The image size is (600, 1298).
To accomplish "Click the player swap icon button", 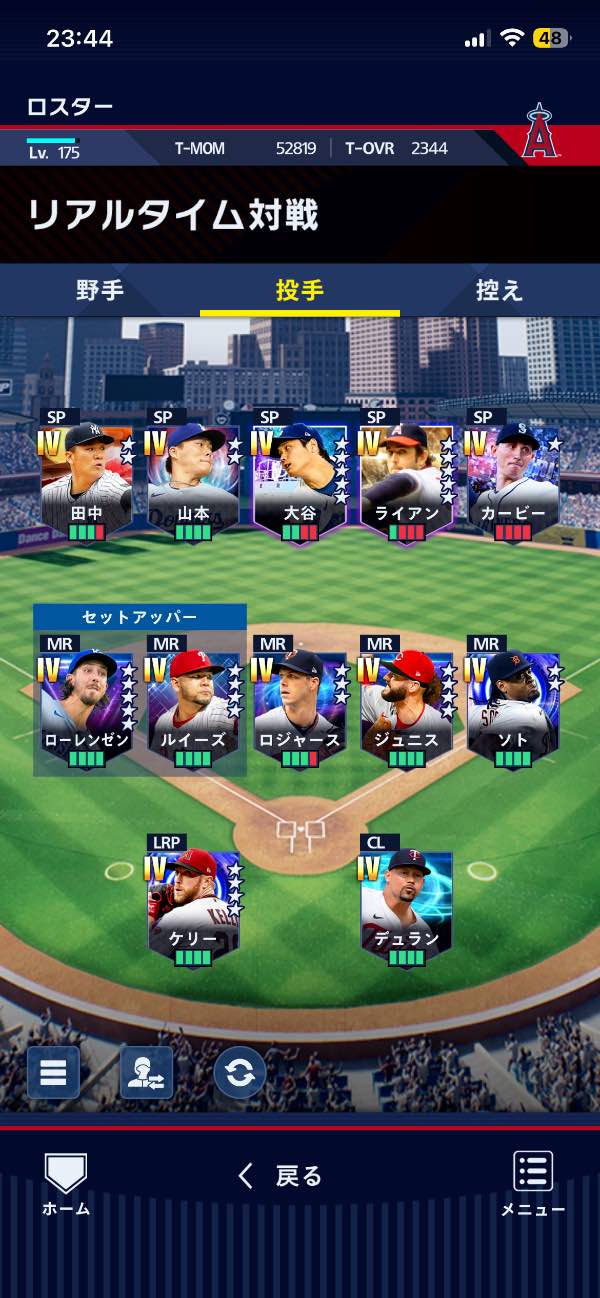I will coord(146,1073).
